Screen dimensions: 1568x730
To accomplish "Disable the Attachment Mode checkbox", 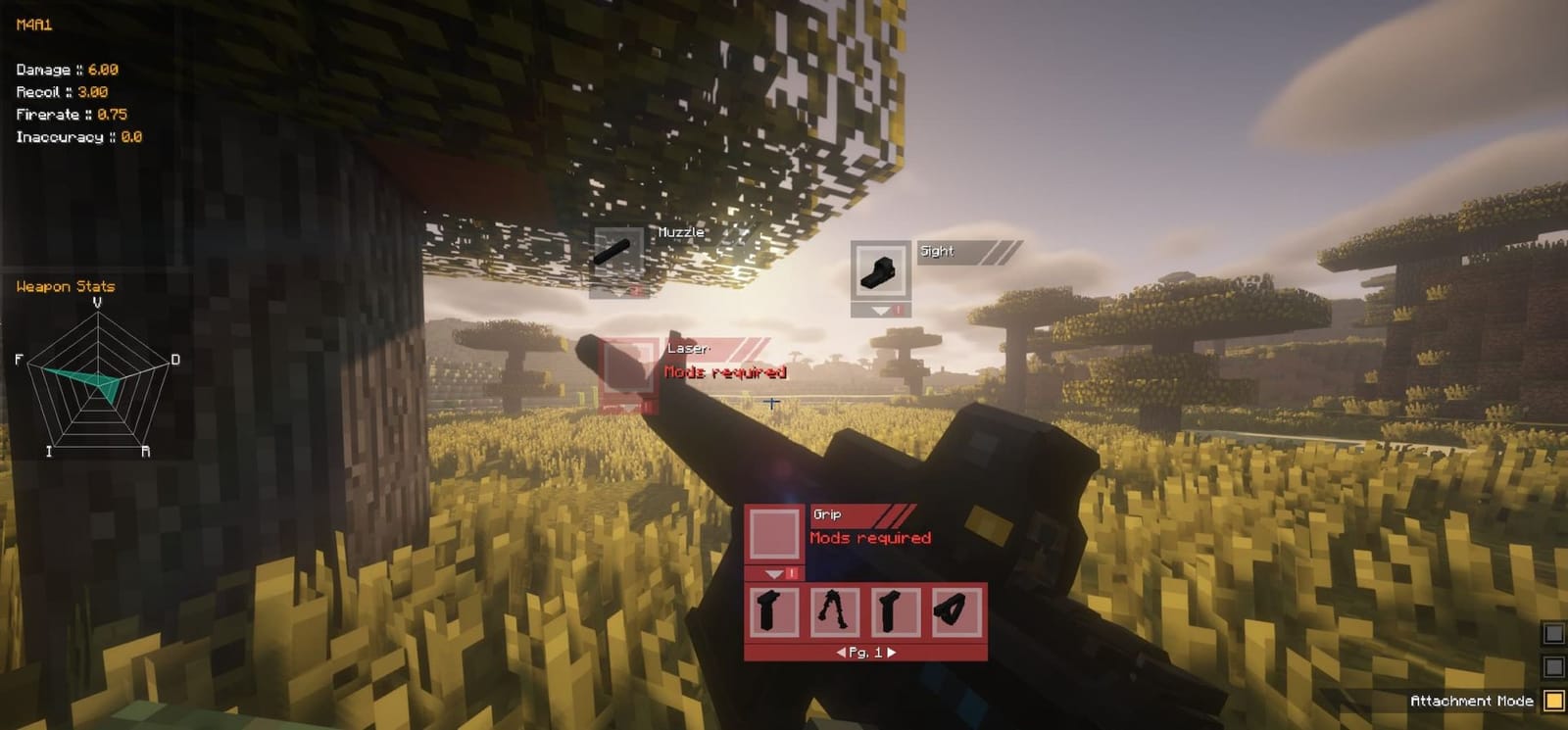I will (1553, 700).
